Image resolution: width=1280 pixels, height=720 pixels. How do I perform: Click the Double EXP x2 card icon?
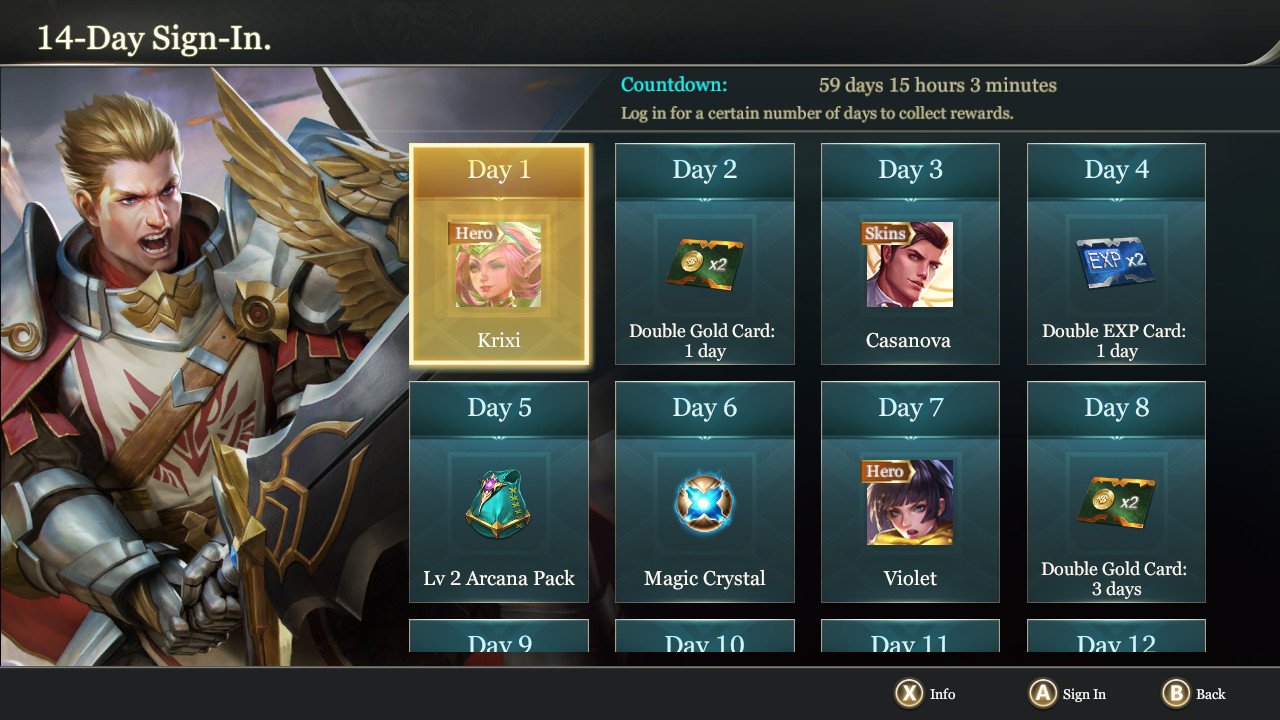tap(1116, 262)
